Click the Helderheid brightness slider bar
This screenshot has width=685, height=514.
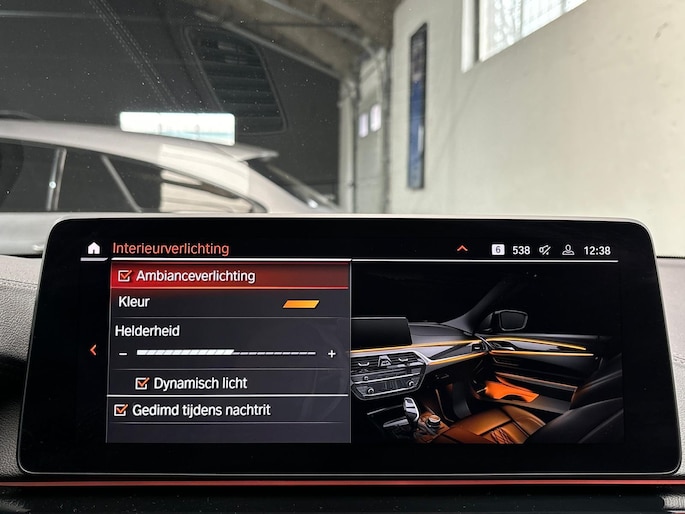226,353
